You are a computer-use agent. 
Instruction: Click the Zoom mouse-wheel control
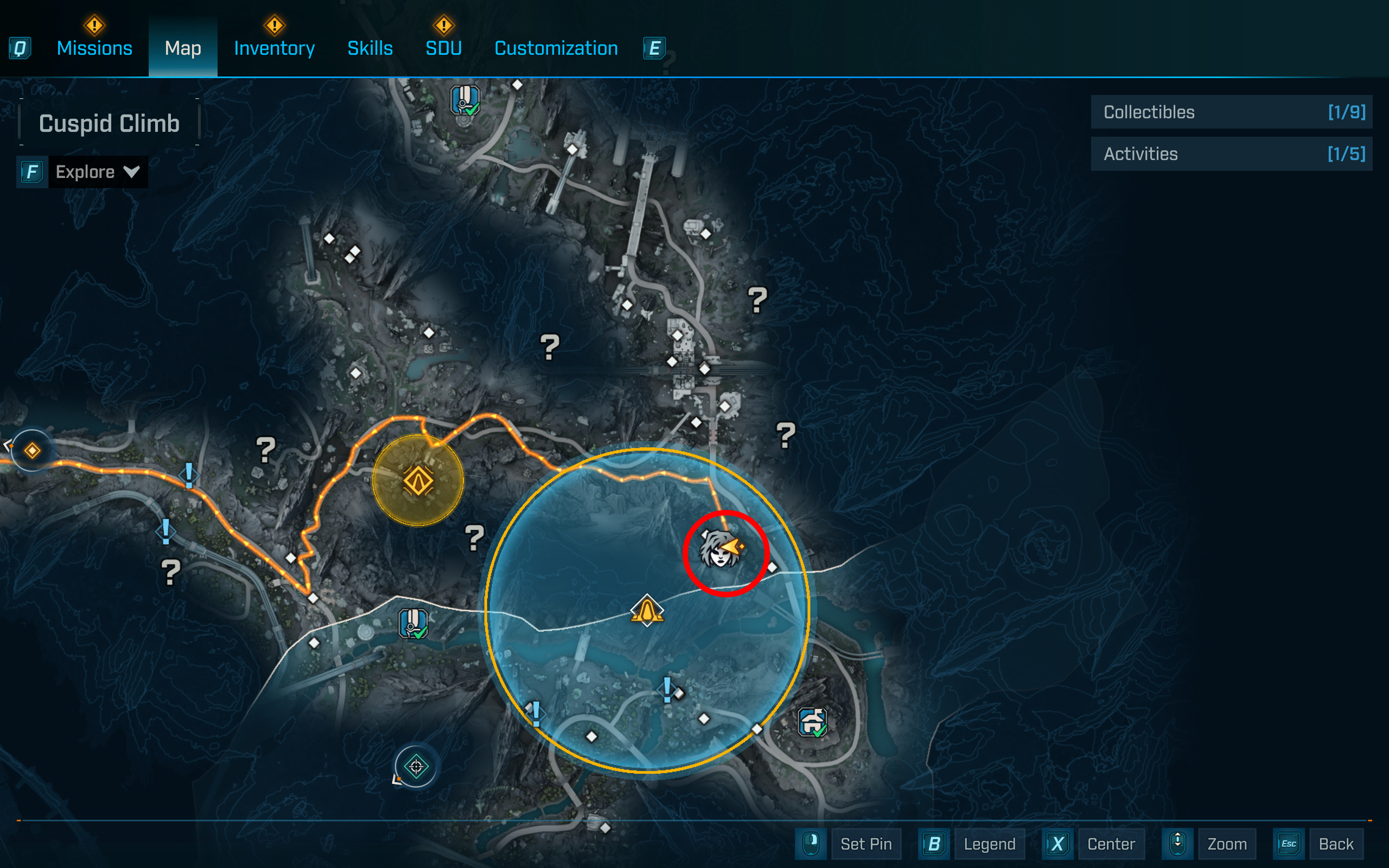pyautogui.click(x=1227, y=844)
